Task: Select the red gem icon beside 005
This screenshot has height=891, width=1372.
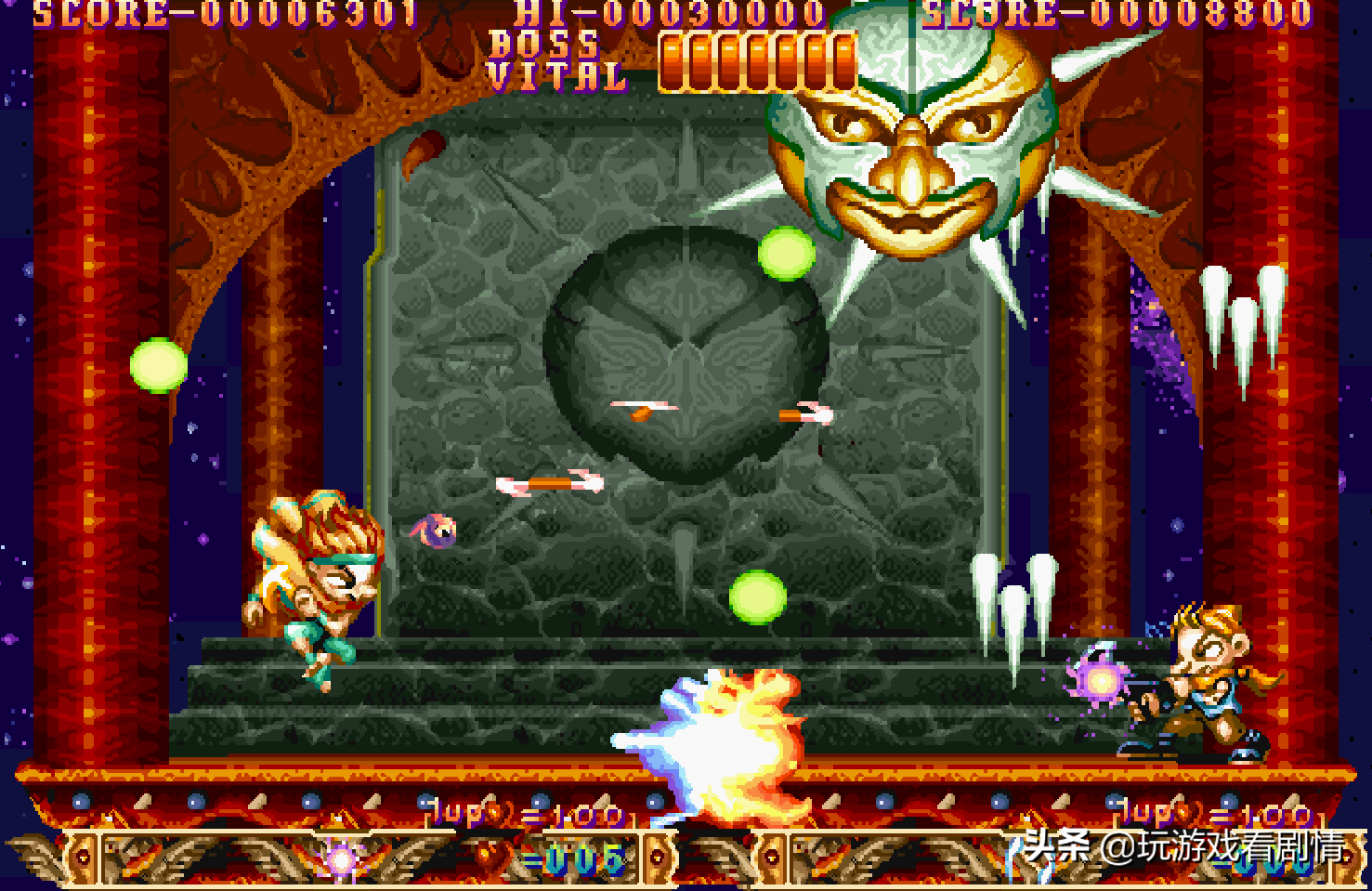Action: click(489, 855)
